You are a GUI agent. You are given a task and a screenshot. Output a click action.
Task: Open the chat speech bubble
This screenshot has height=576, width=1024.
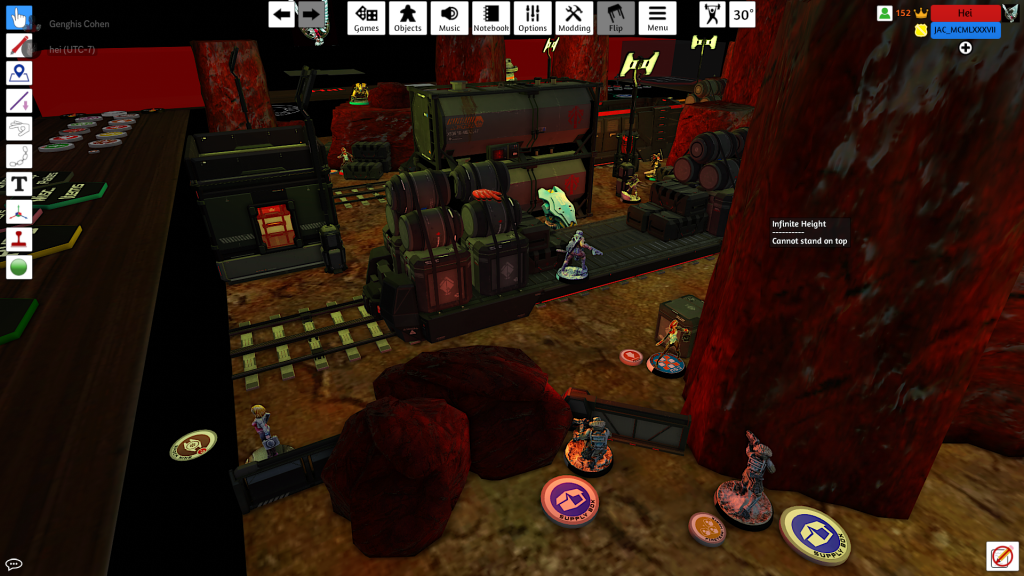pos(14,564)
